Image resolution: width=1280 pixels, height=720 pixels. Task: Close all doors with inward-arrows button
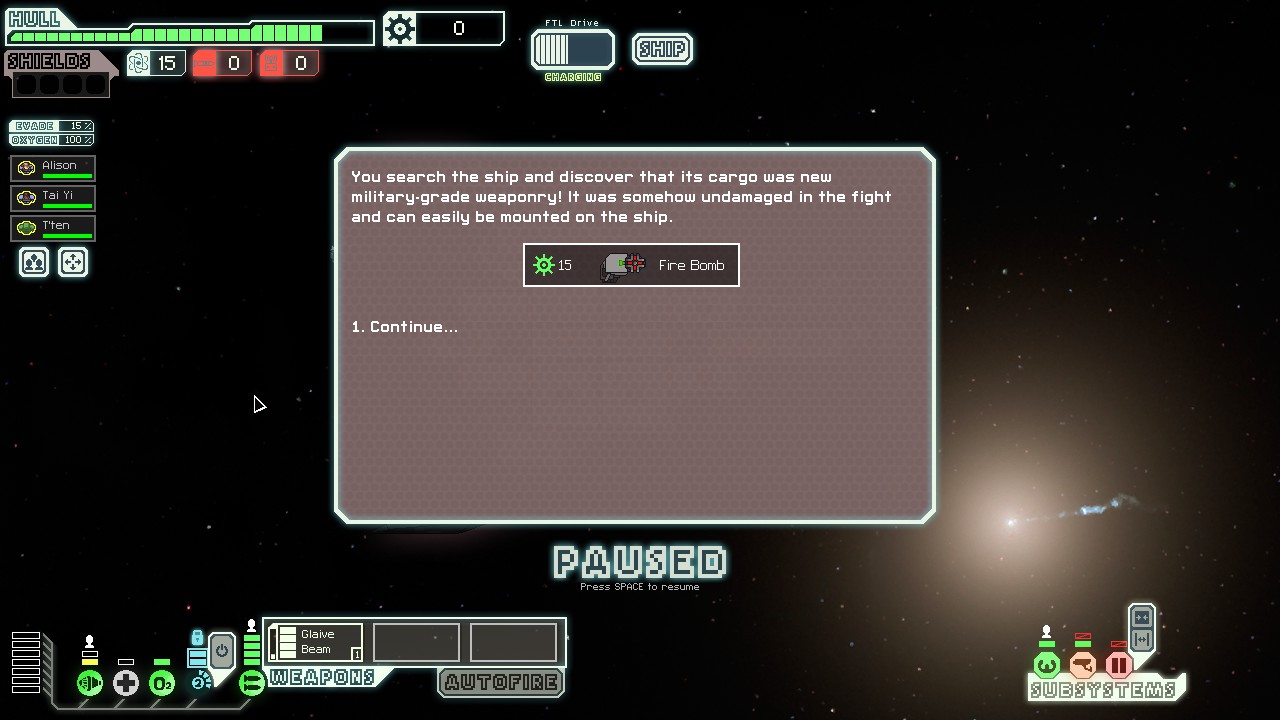coord(1142,618)
